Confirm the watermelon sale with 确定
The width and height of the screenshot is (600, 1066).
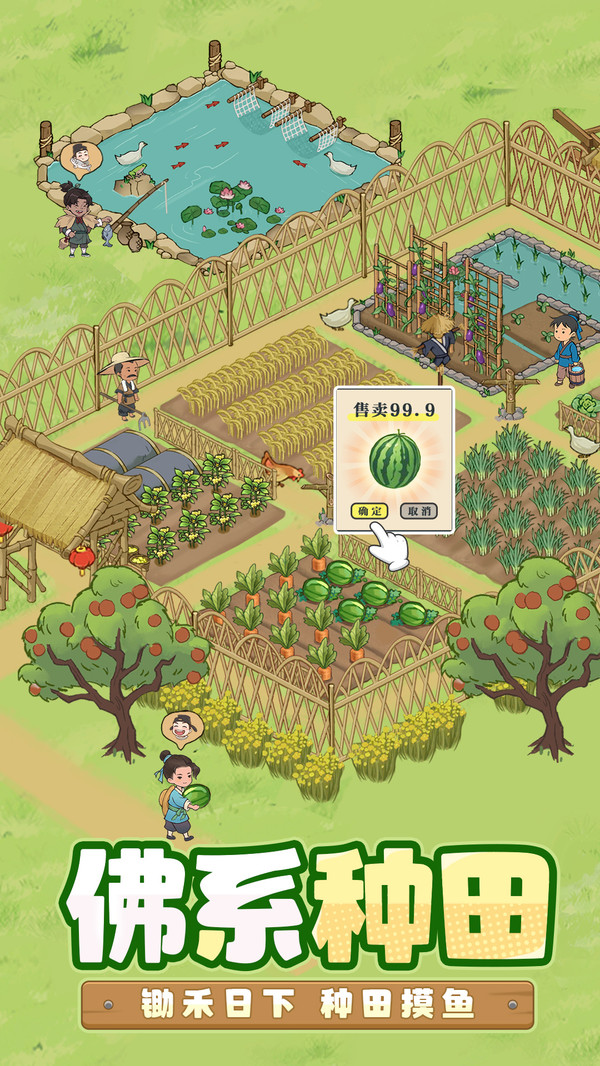click(x=369, y=510)
